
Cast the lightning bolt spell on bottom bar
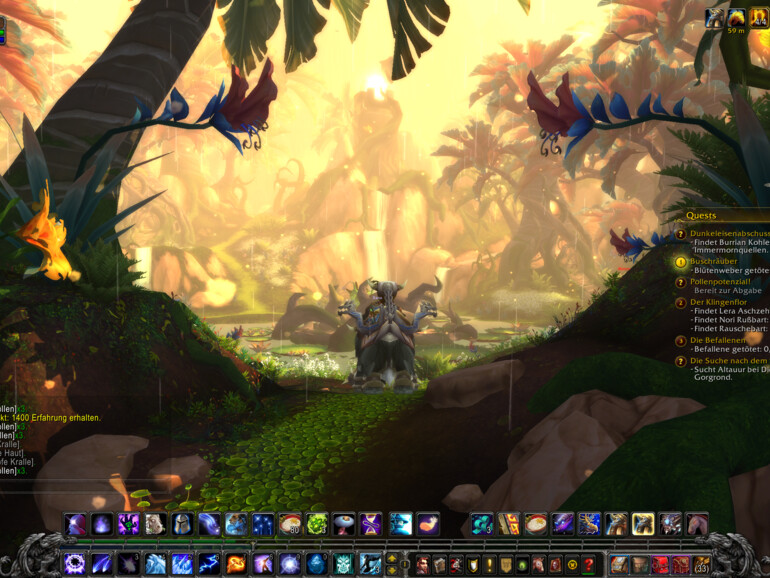[209, 564]
